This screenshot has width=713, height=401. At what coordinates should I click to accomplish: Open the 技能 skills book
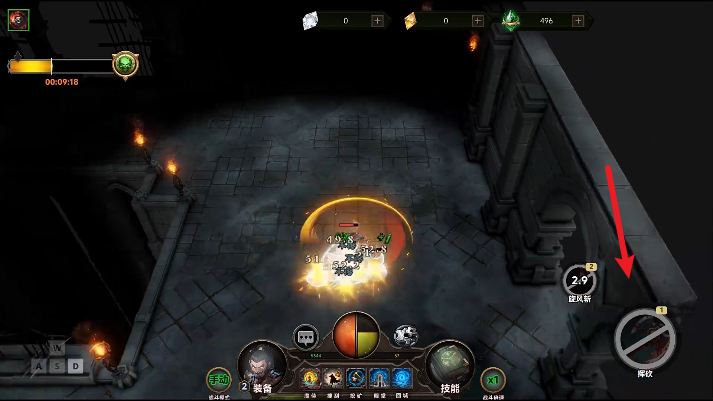449,364
